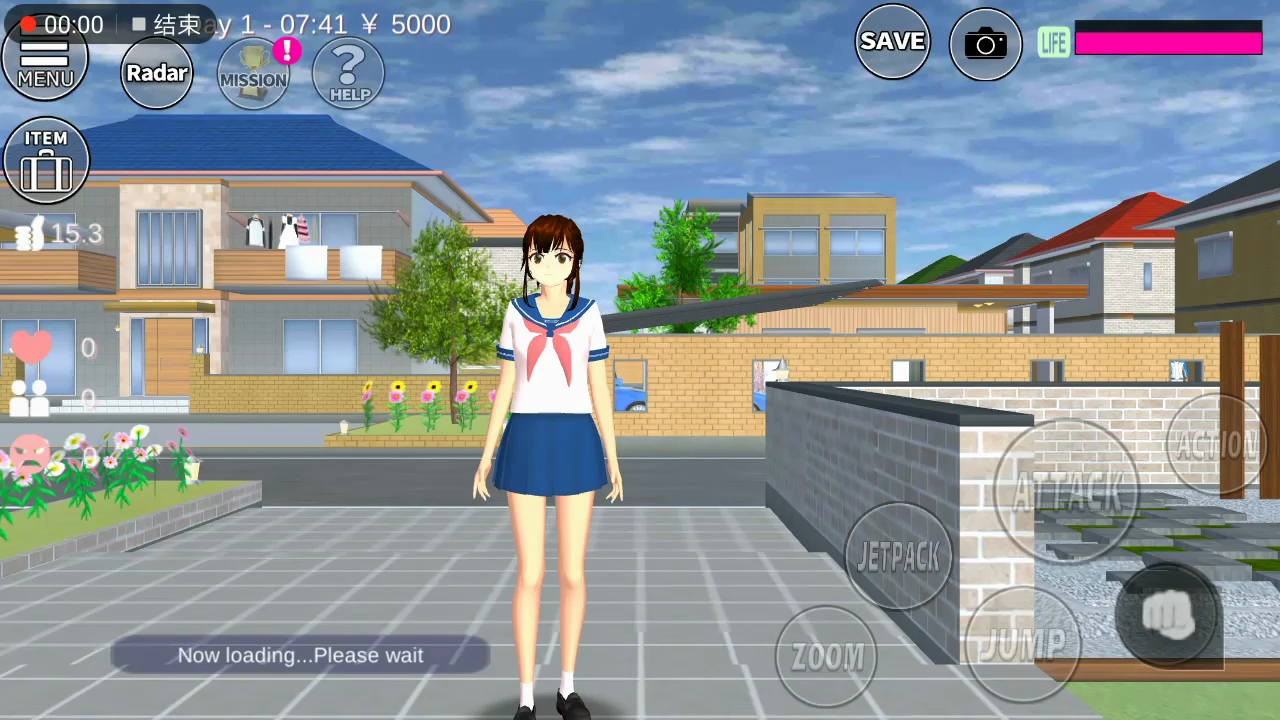
Task: Tap the fist punch icon
Action: coord(1166,615)
